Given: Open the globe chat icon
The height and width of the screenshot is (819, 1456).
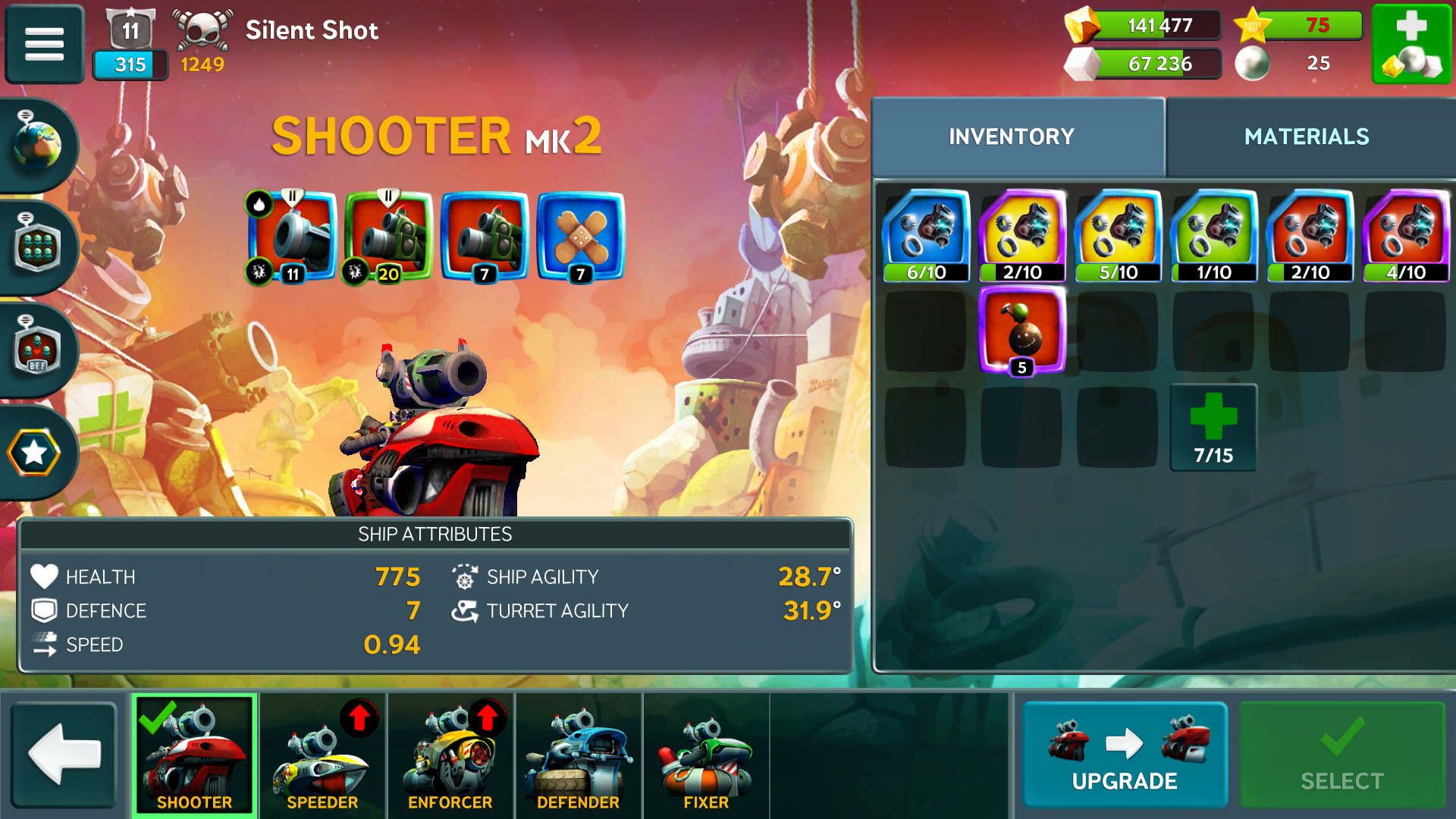Looking at the screenshot, I should click(x=36, y=144).
